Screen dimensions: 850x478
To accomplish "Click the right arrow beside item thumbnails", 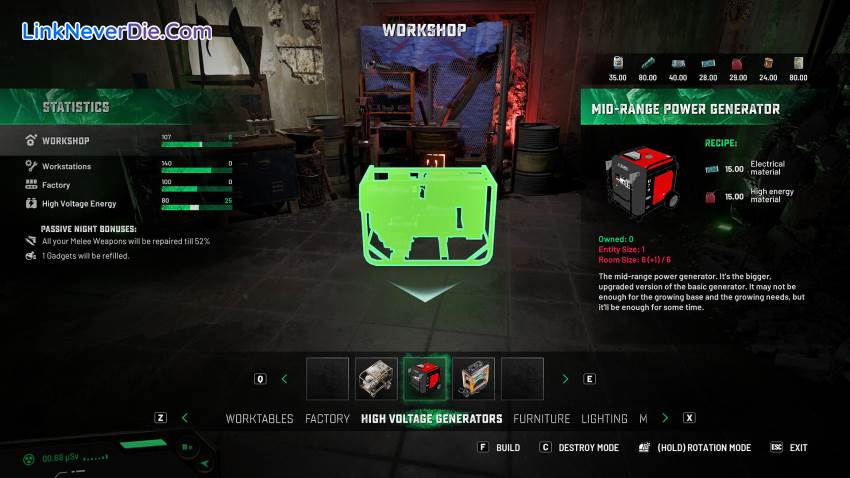I will point(565,379).
